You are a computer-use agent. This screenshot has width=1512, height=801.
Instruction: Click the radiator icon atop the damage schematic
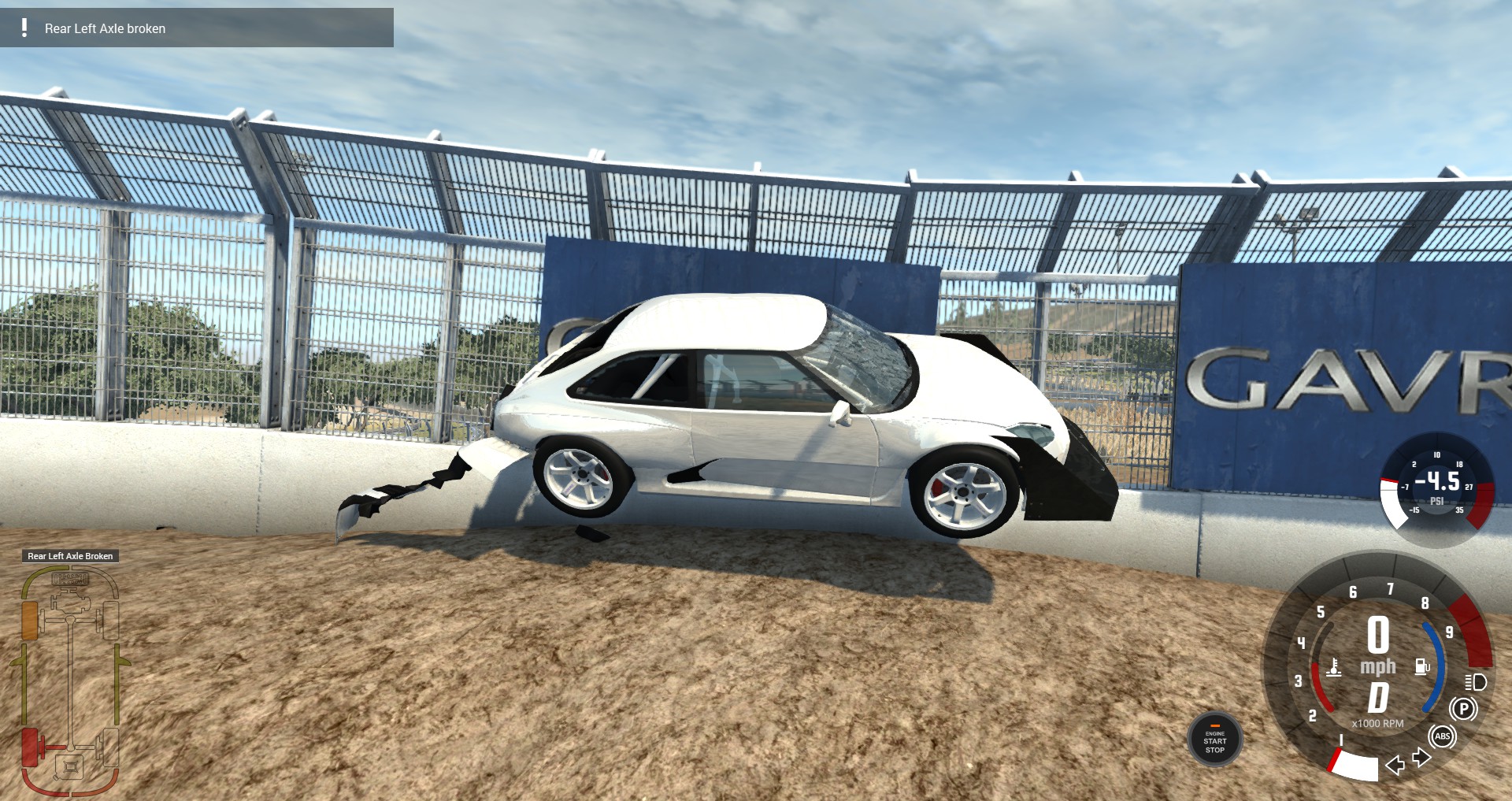69,579
